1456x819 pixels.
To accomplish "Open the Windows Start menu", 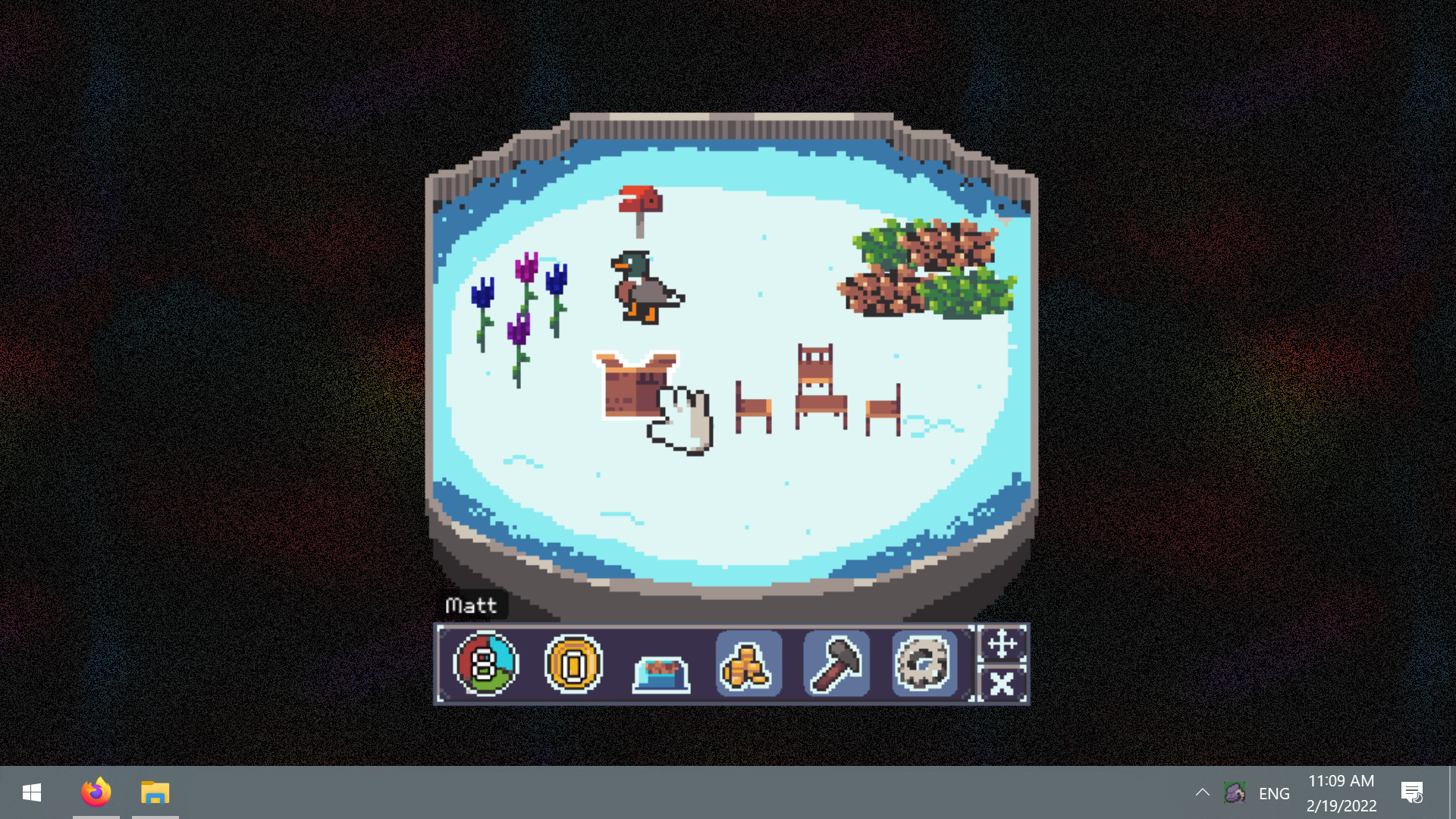I will pos(30,793).
